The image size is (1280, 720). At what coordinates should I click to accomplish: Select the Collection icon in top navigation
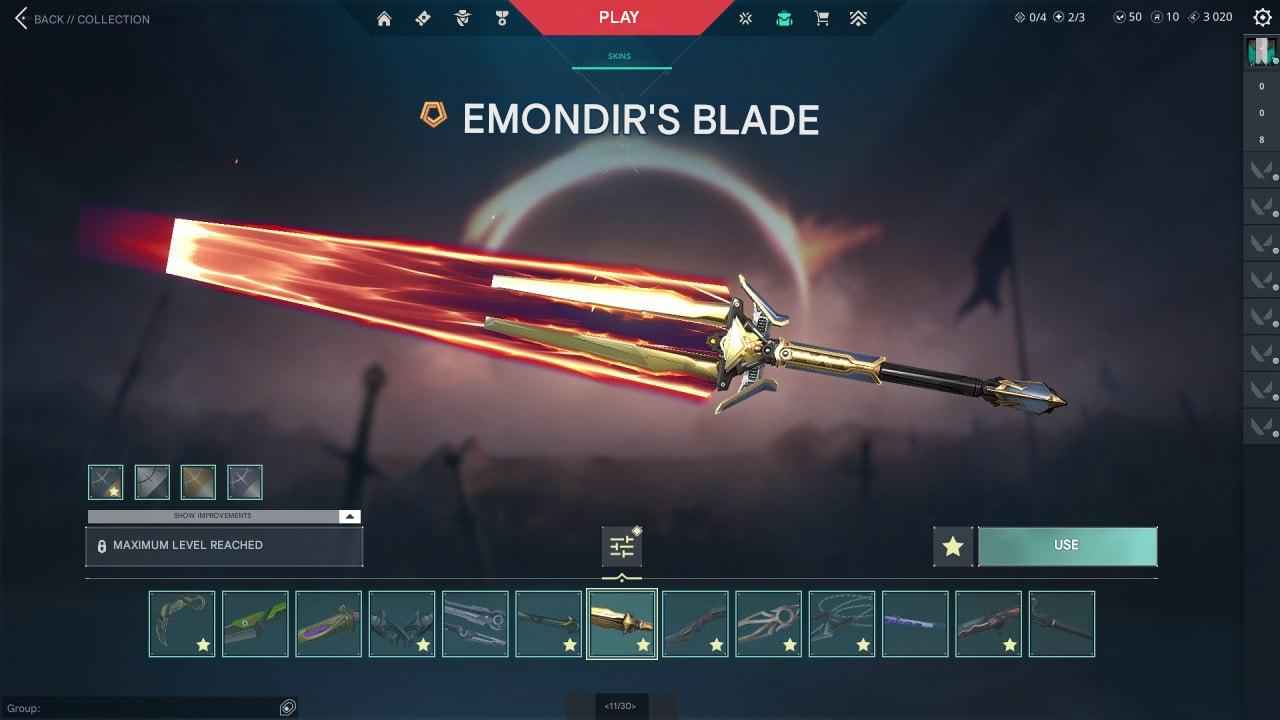(x=422, y=17)
